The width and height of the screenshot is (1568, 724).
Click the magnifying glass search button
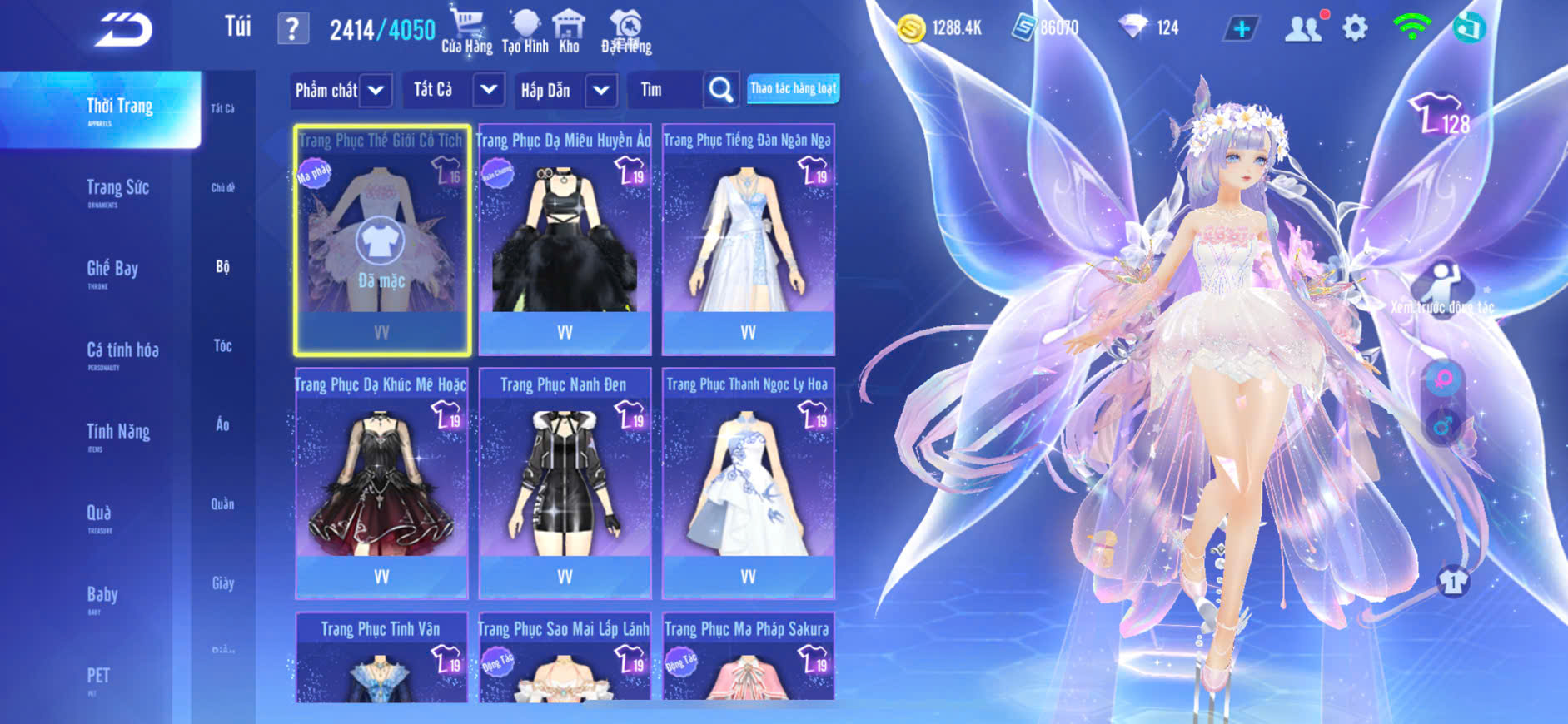721,90
